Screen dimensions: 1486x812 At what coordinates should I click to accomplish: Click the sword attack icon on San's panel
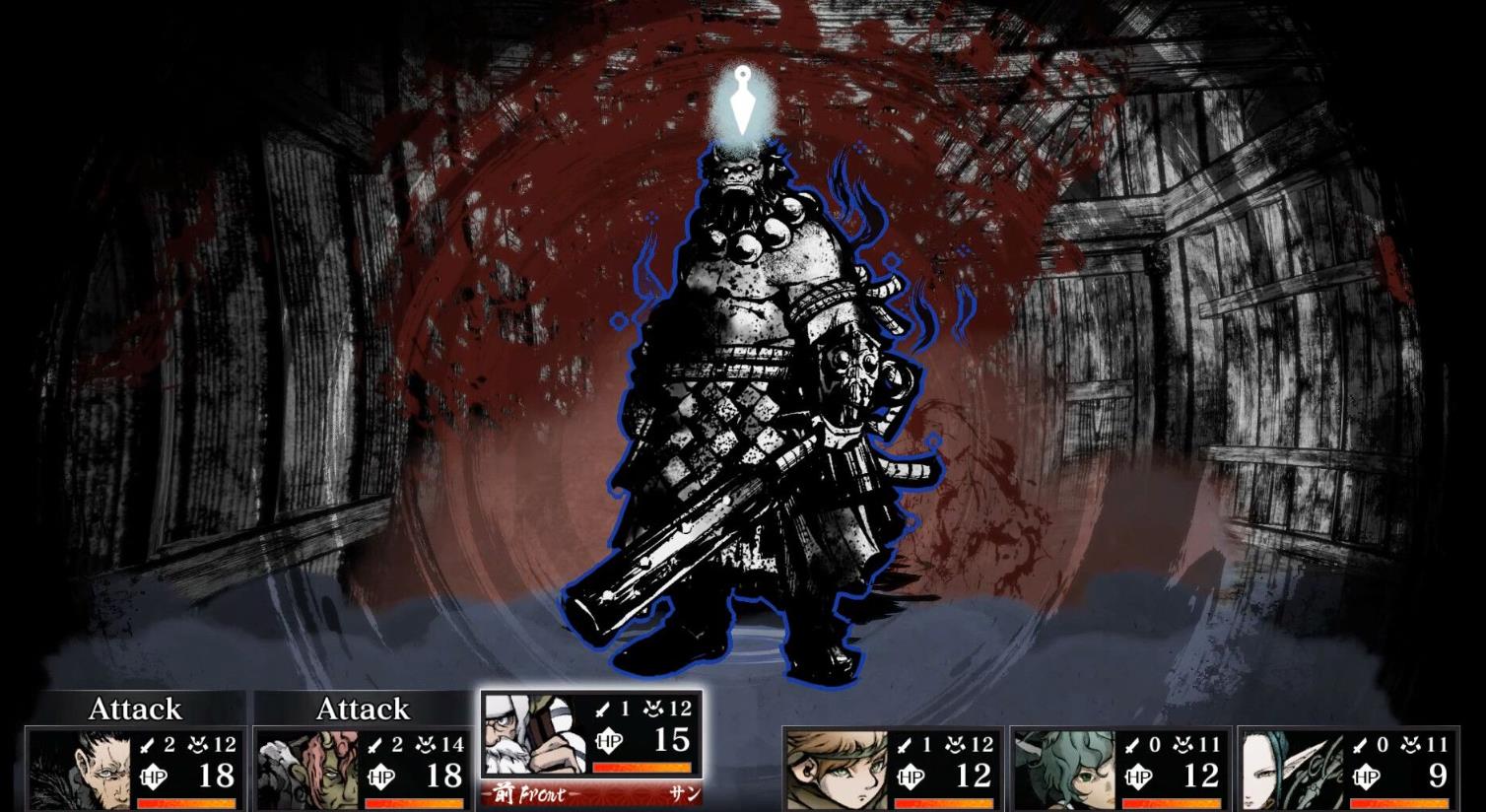(601, 710)
